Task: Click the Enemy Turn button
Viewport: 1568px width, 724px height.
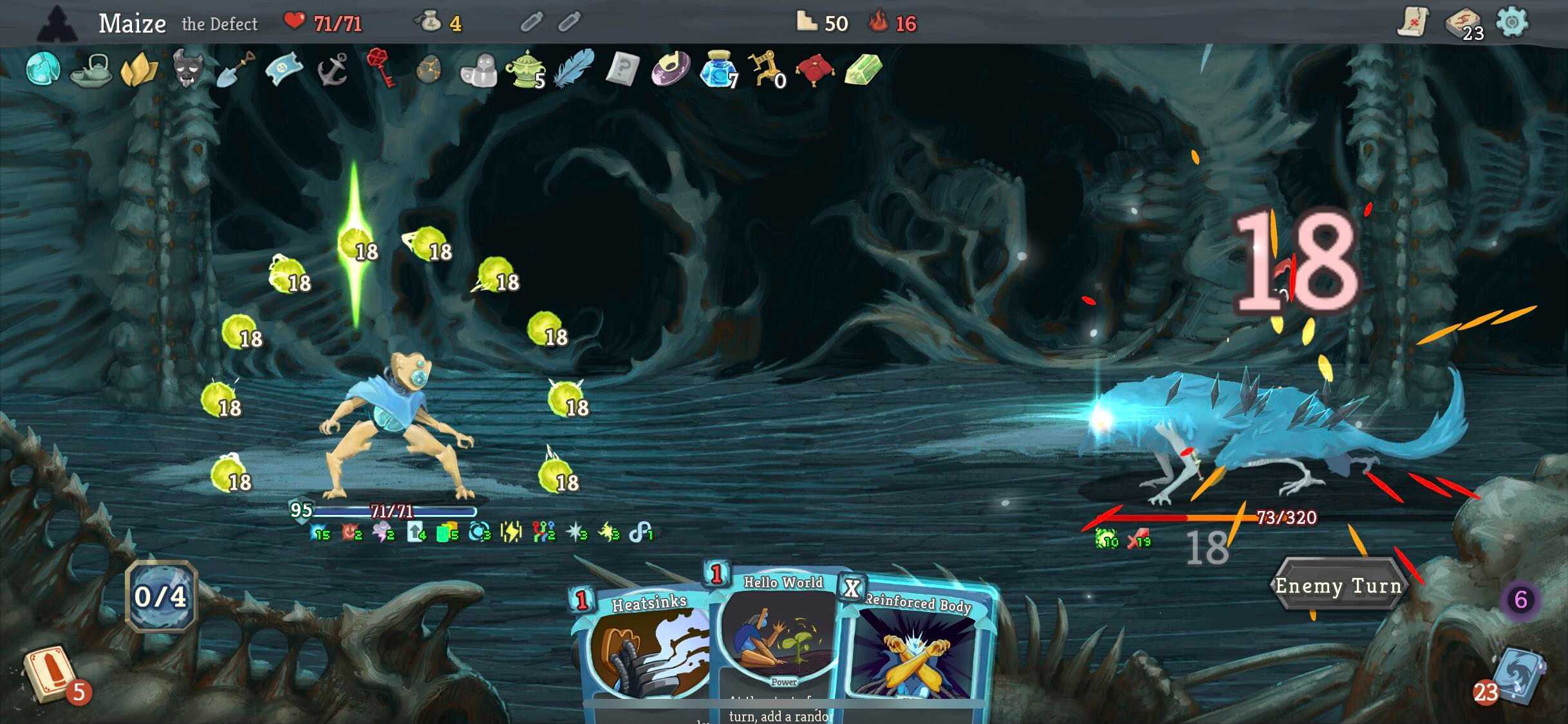Action: tap(1338, 586)
